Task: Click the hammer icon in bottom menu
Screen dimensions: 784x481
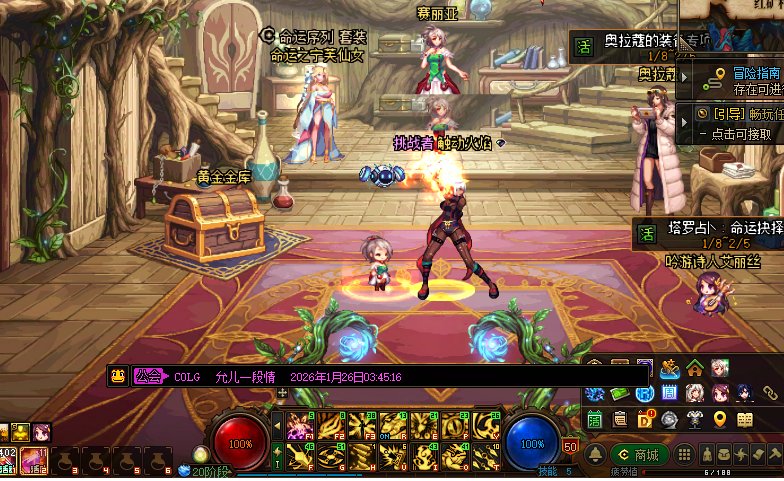Action: [x=774, y=455]
